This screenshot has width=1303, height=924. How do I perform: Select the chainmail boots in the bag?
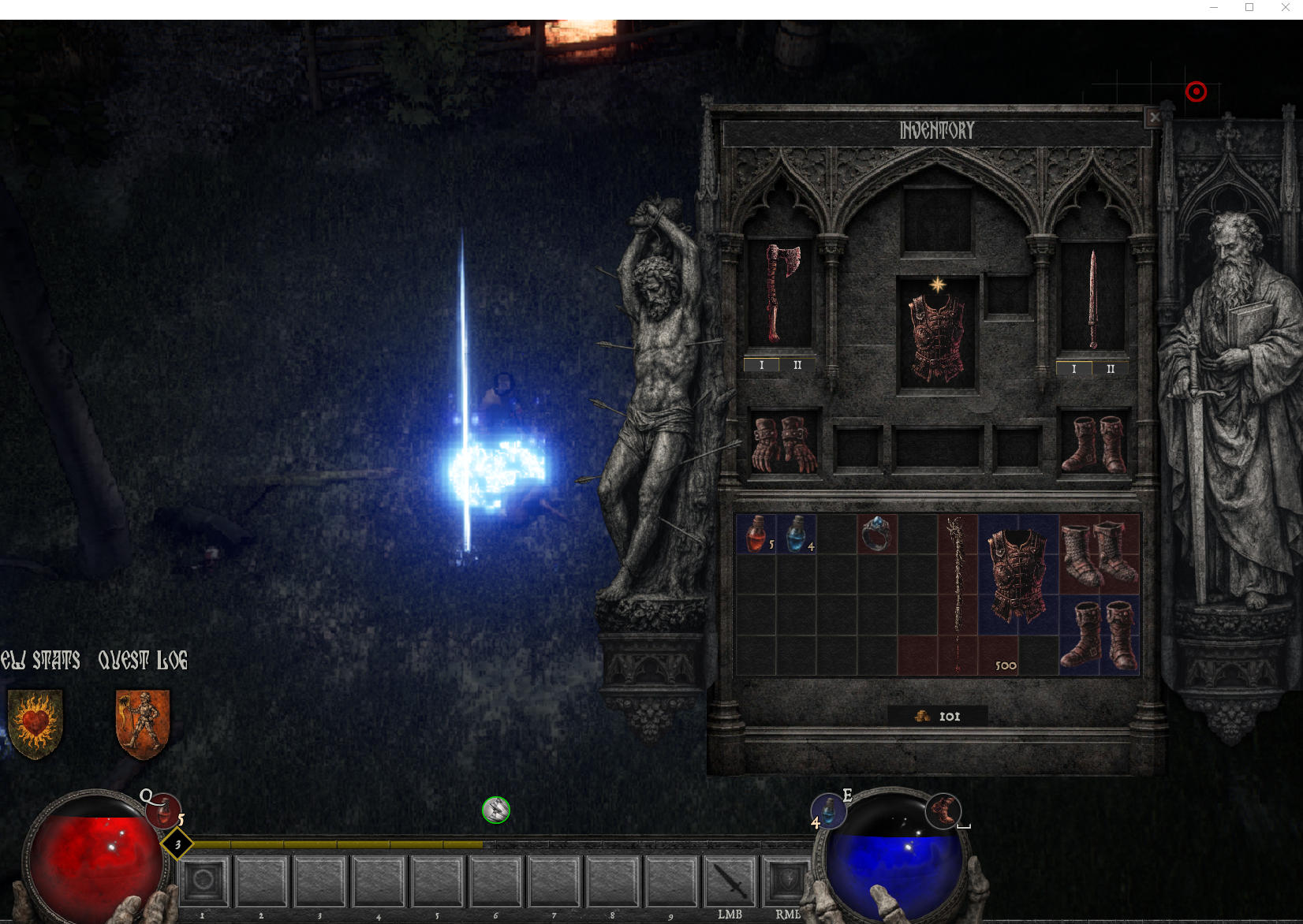(1099, 554)
